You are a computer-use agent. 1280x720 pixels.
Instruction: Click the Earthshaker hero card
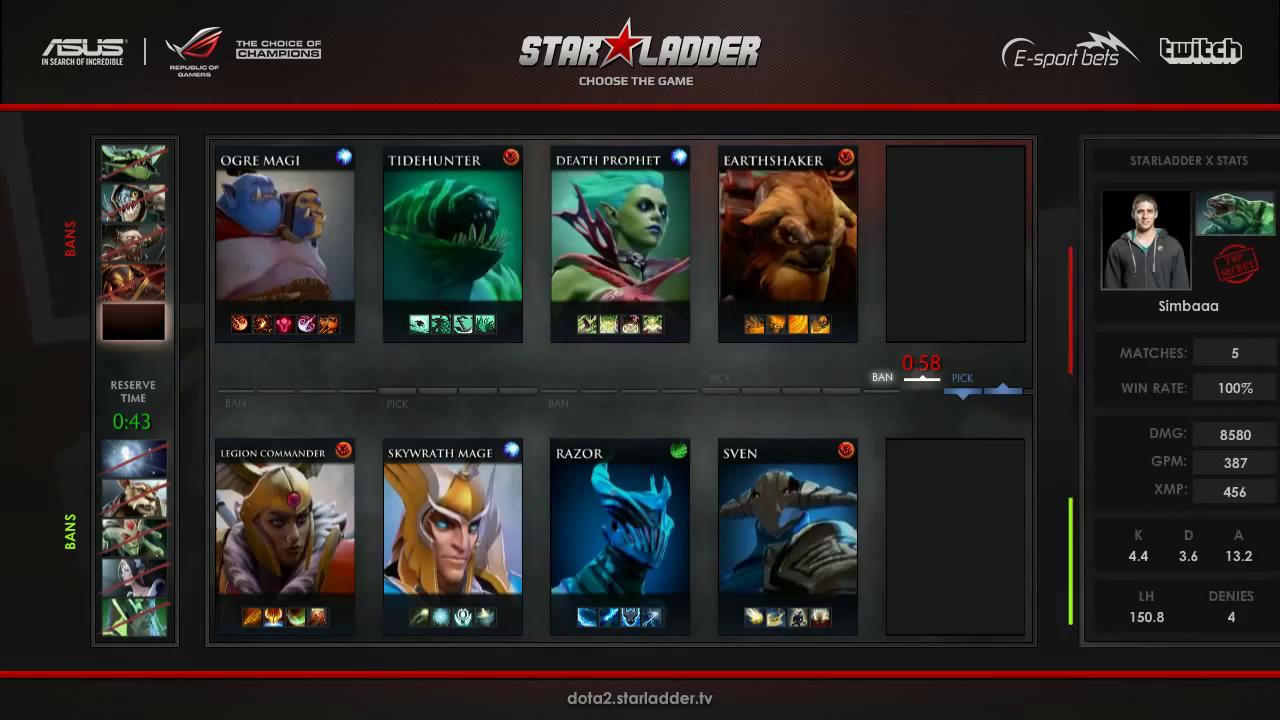(788, 243)
